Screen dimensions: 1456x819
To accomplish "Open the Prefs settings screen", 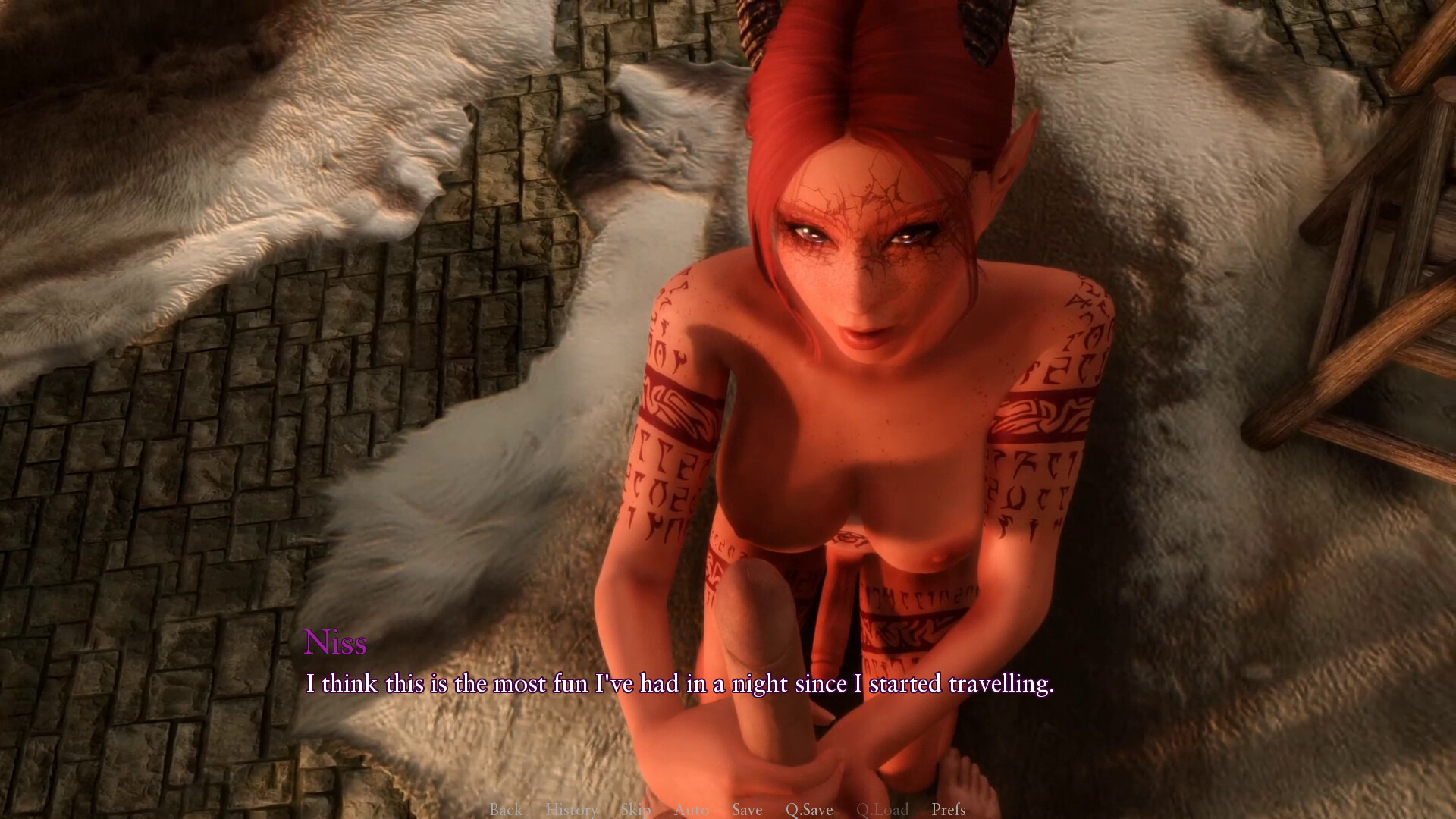I will (949, 809).
